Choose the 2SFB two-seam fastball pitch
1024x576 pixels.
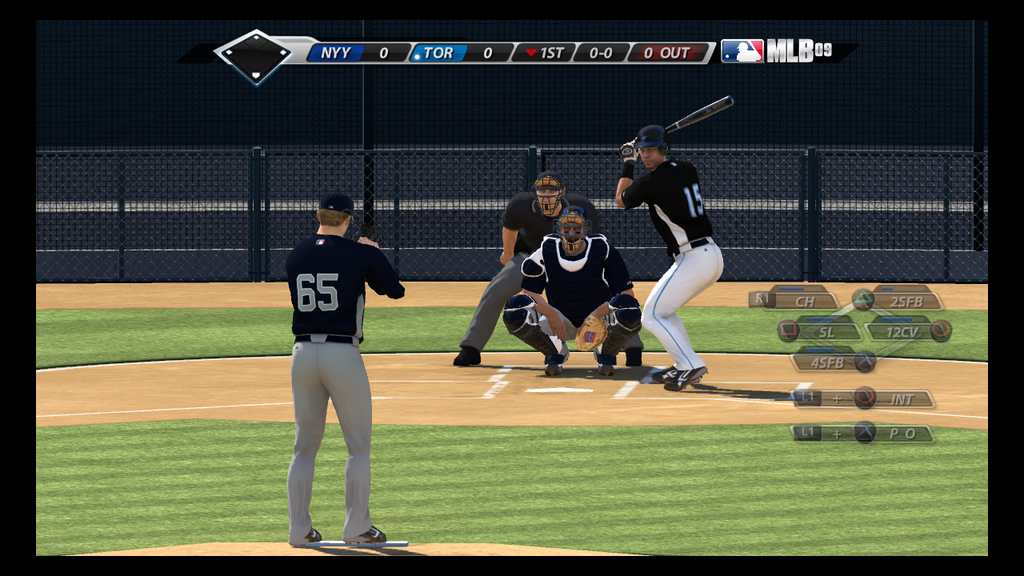point(905,300)
